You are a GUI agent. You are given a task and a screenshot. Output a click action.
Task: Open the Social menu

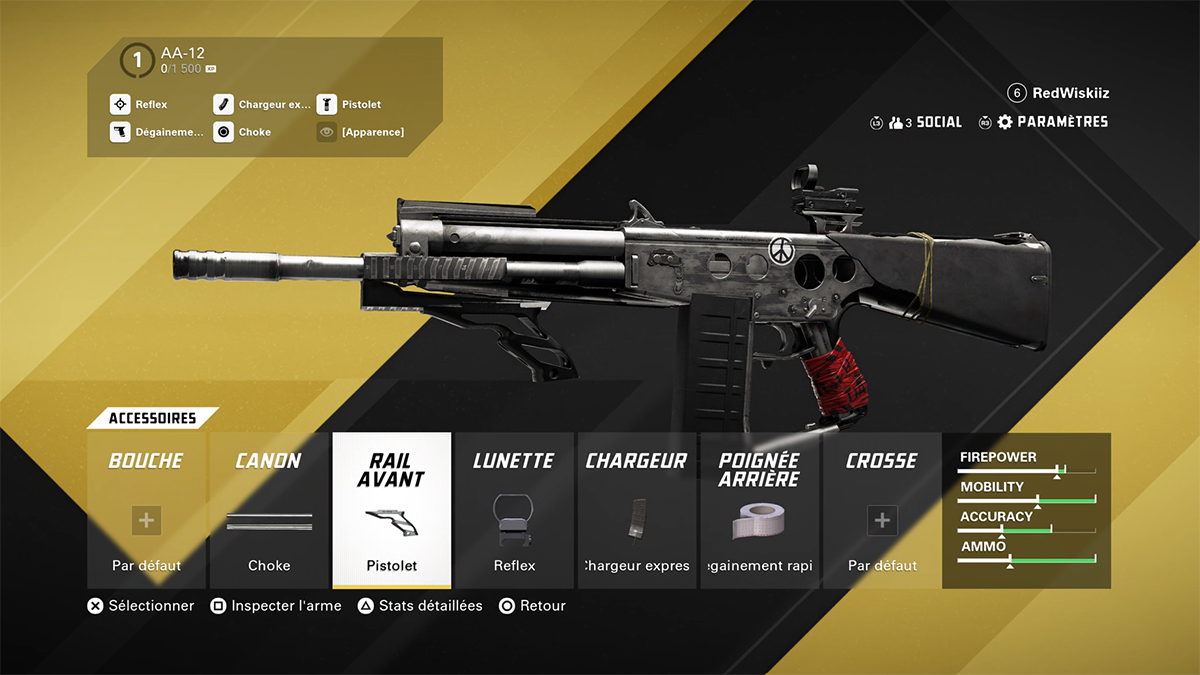[x=927, y=122]
